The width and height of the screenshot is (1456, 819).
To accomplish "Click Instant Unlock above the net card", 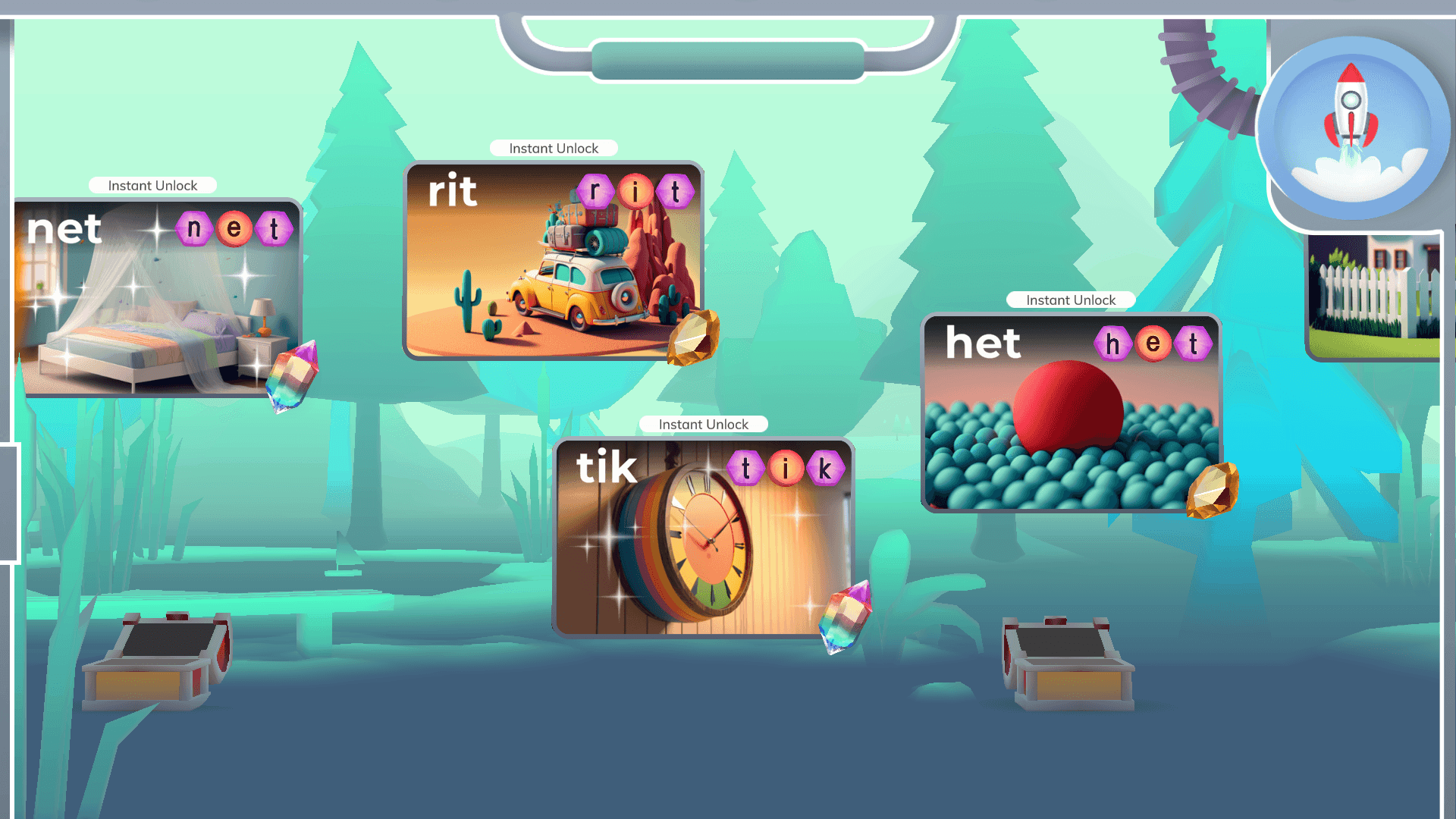I will [152, 185].
